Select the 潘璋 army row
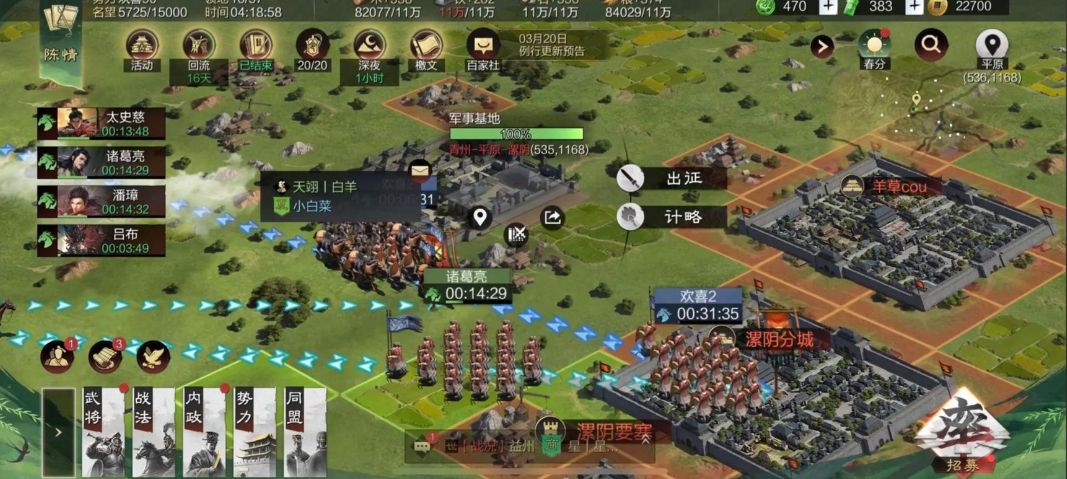This screenshot has width=1067, height=479. [x=100, y=201]
